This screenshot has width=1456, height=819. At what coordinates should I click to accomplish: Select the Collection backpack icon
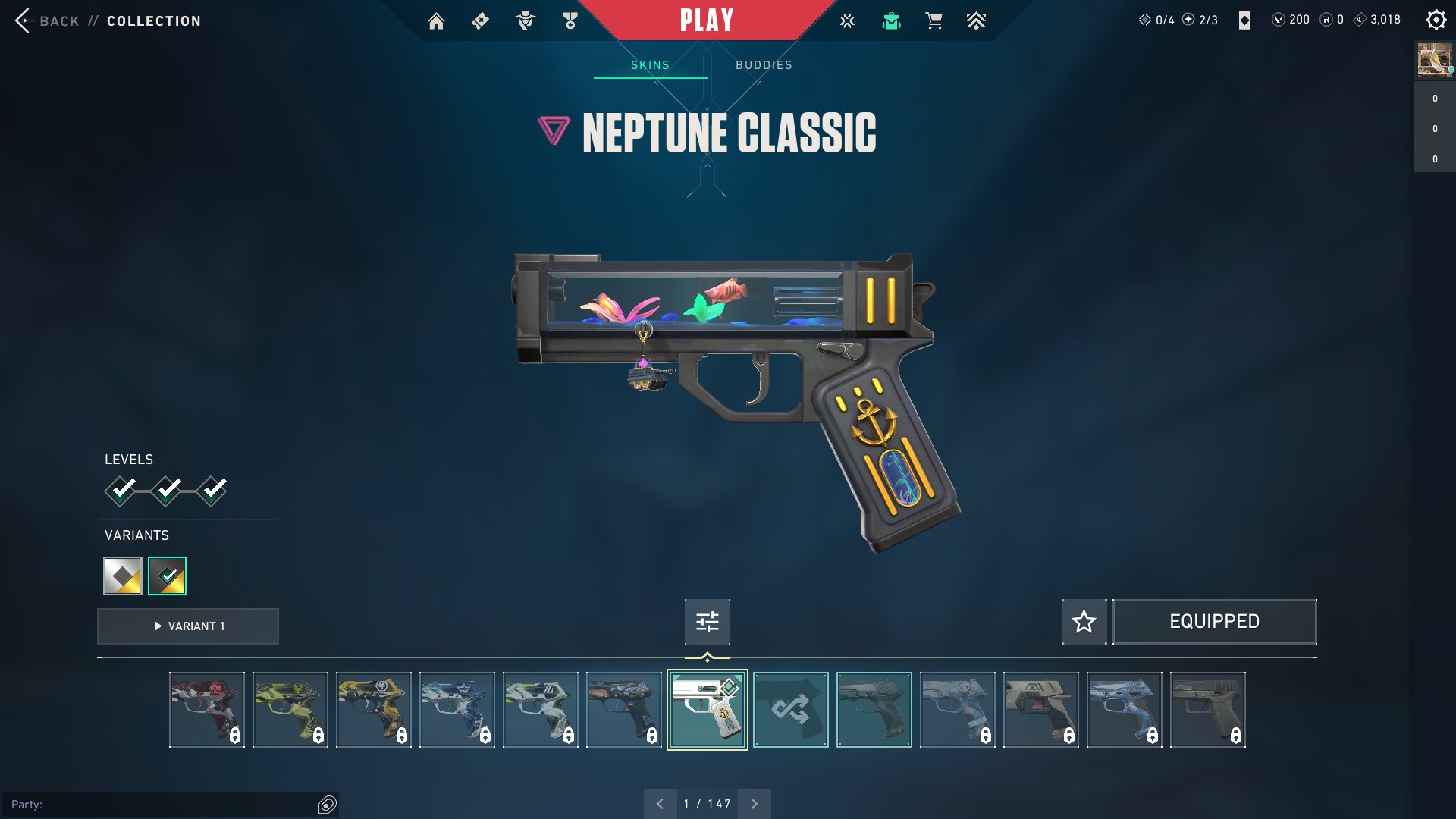891,20
